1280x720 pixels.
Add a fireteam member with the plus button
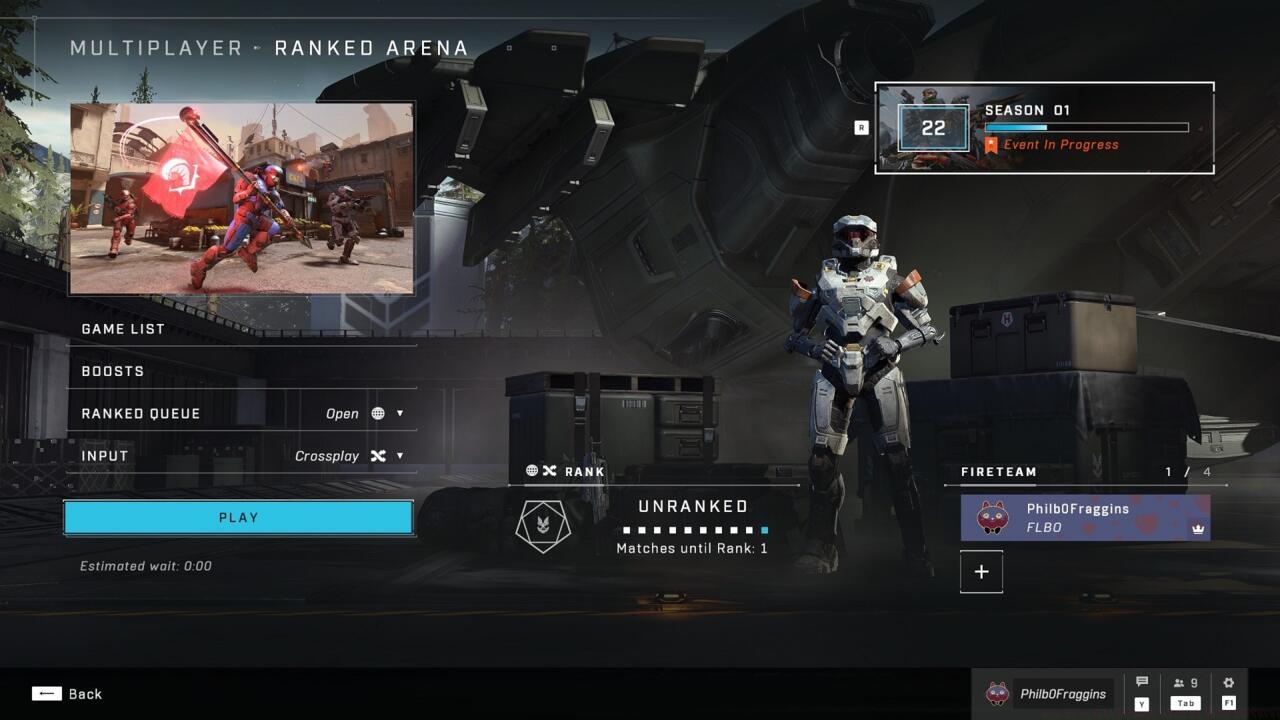pos(981,571)
